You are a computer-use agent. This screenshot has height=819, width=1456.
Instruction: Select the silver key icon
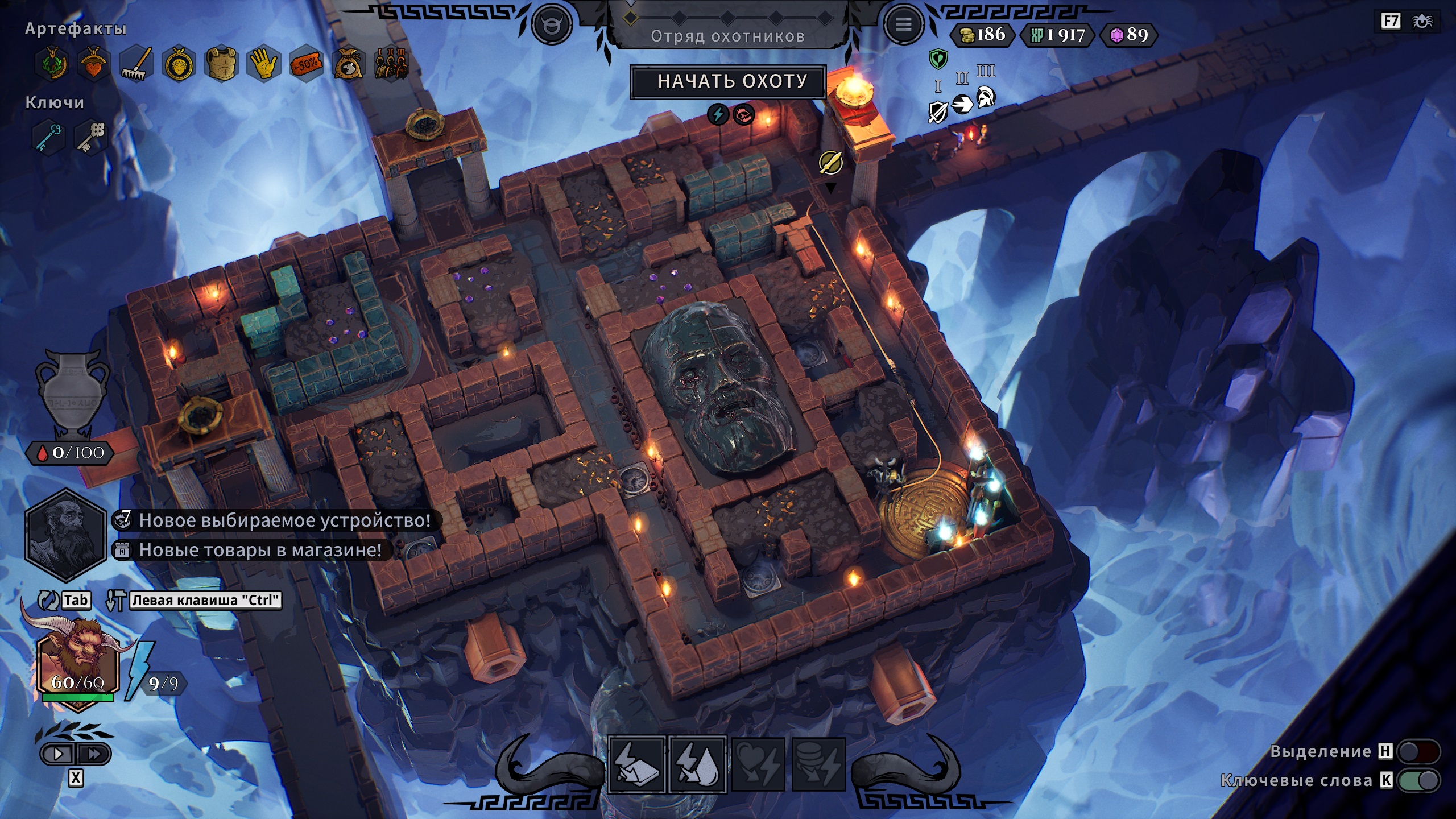(x=92, y=136)
